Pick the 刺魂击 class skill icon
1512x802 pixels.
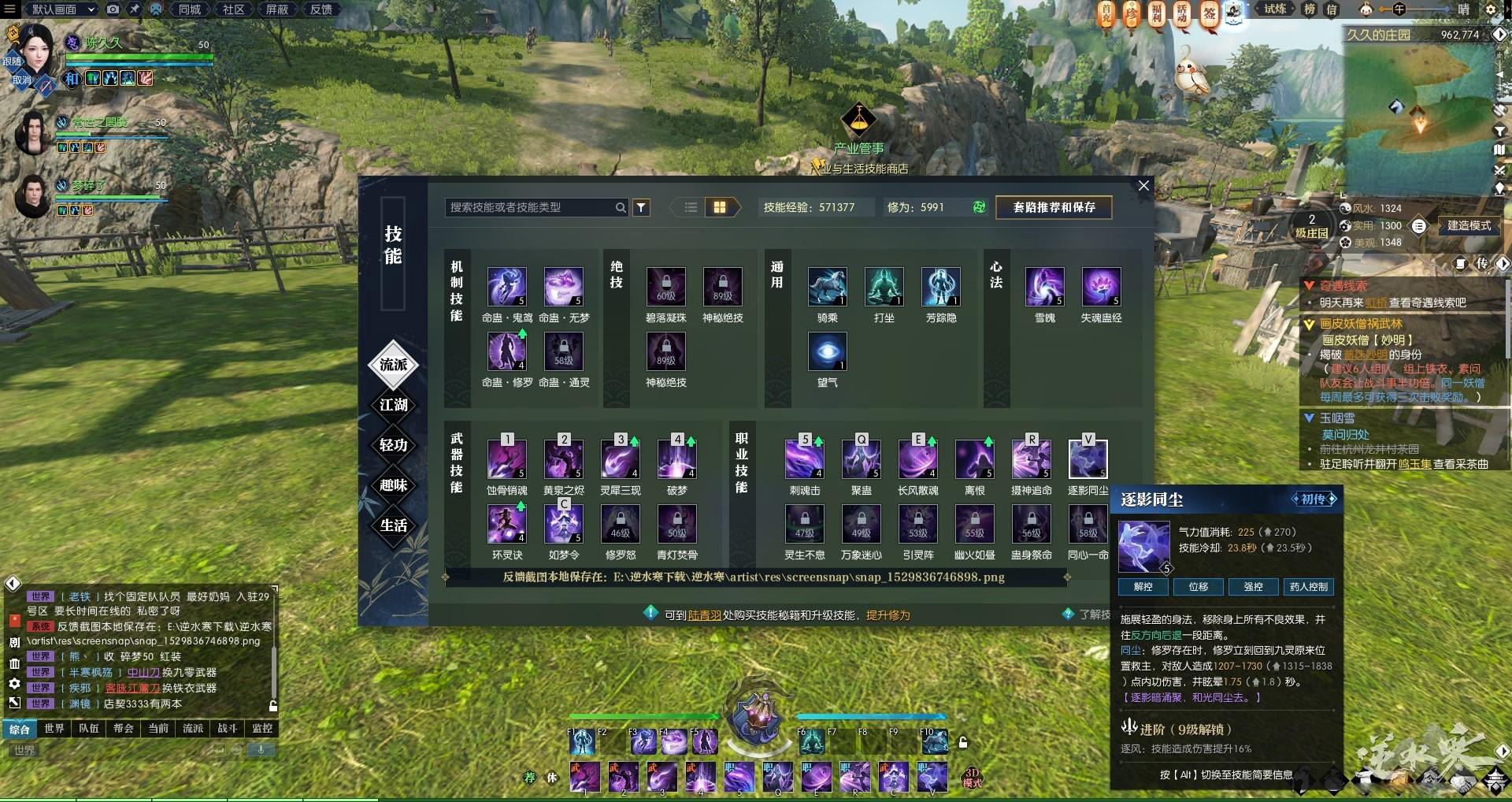pyautogui.click(x=805, y=459)
